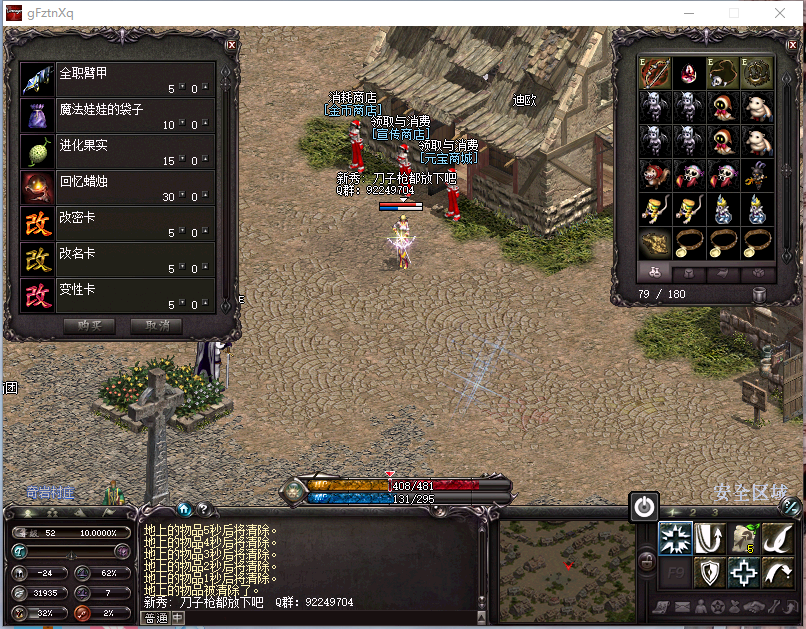Cancel the shop with 取消 button
Viewport: 806px width, 629px height.
click(x=163, y=326)
